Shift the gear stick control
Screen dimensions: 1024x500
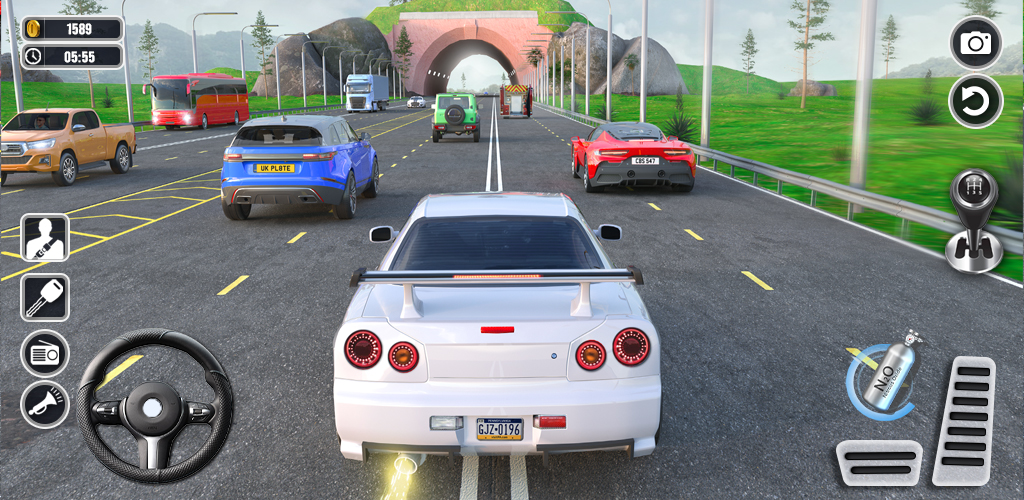[x=973, y=221]
